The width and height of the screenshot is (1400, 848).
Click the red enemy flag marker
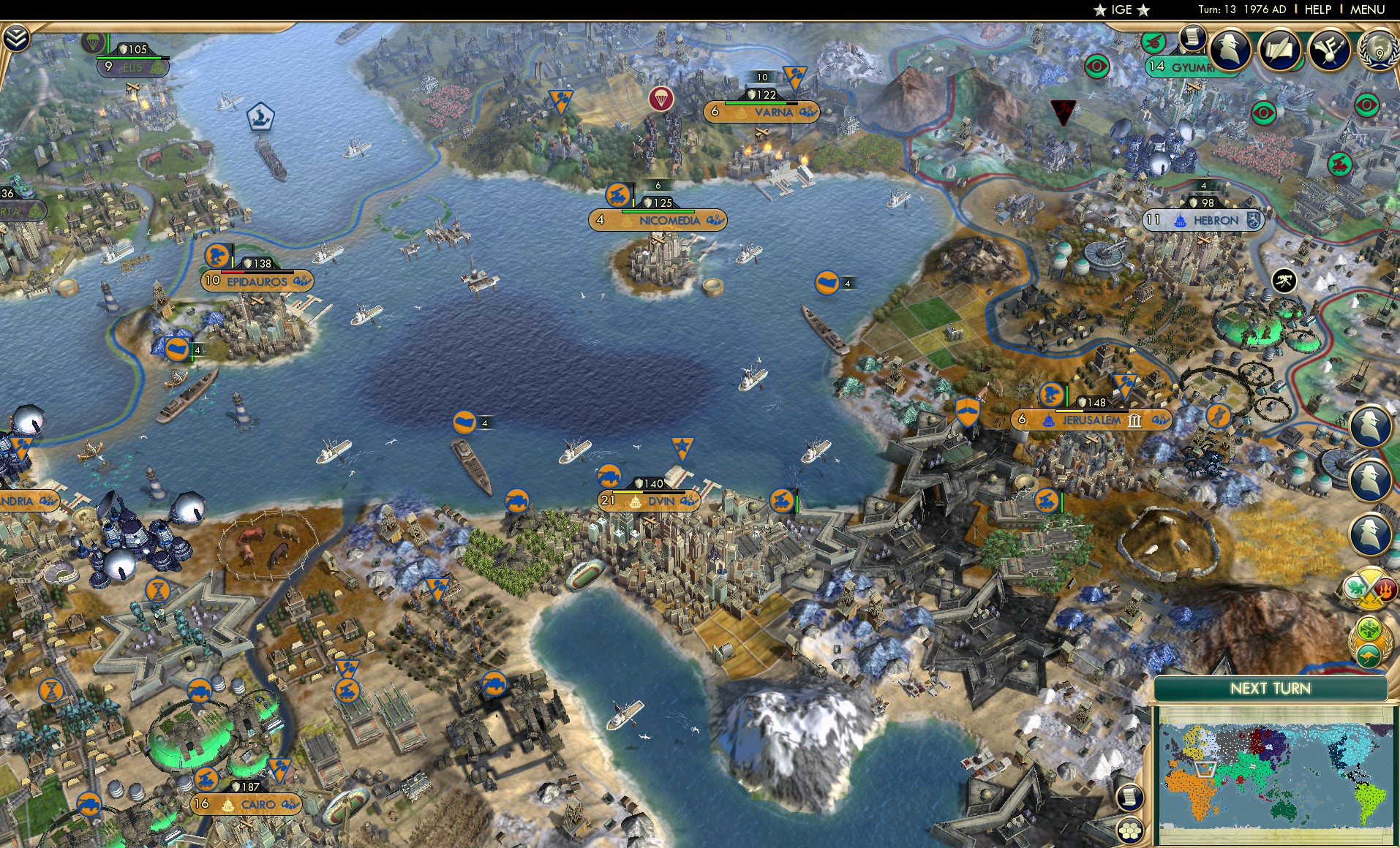pos(1062,110)
